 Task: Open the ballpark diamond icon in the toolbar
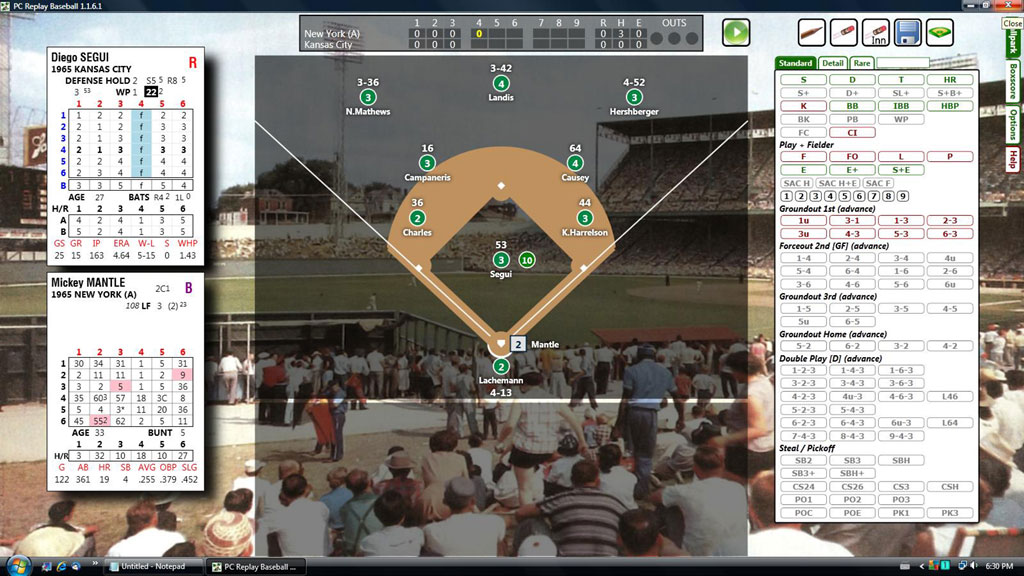pyautogui.click(x=940, y=33)
